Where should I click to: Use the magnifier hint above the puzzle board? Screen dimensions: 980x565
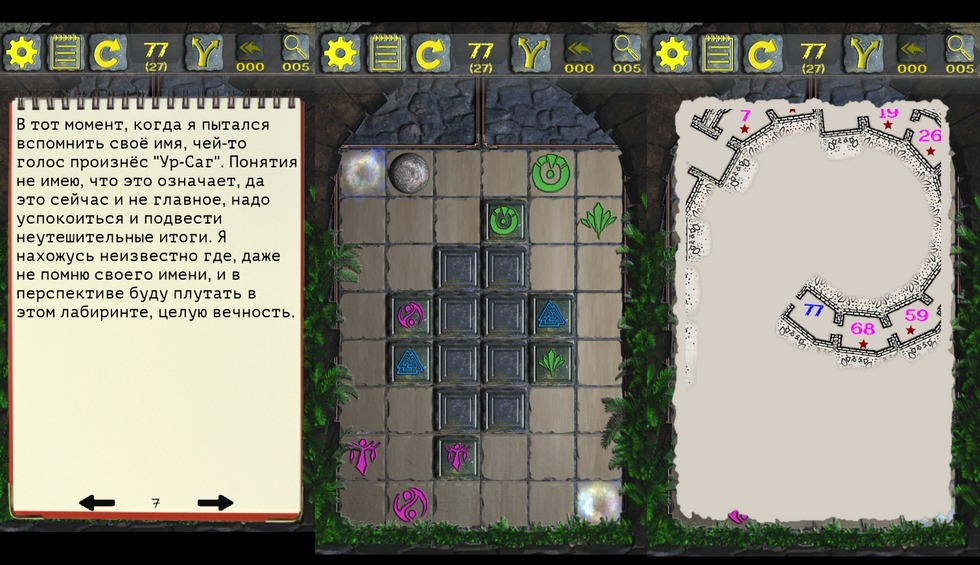coord(627,50)
